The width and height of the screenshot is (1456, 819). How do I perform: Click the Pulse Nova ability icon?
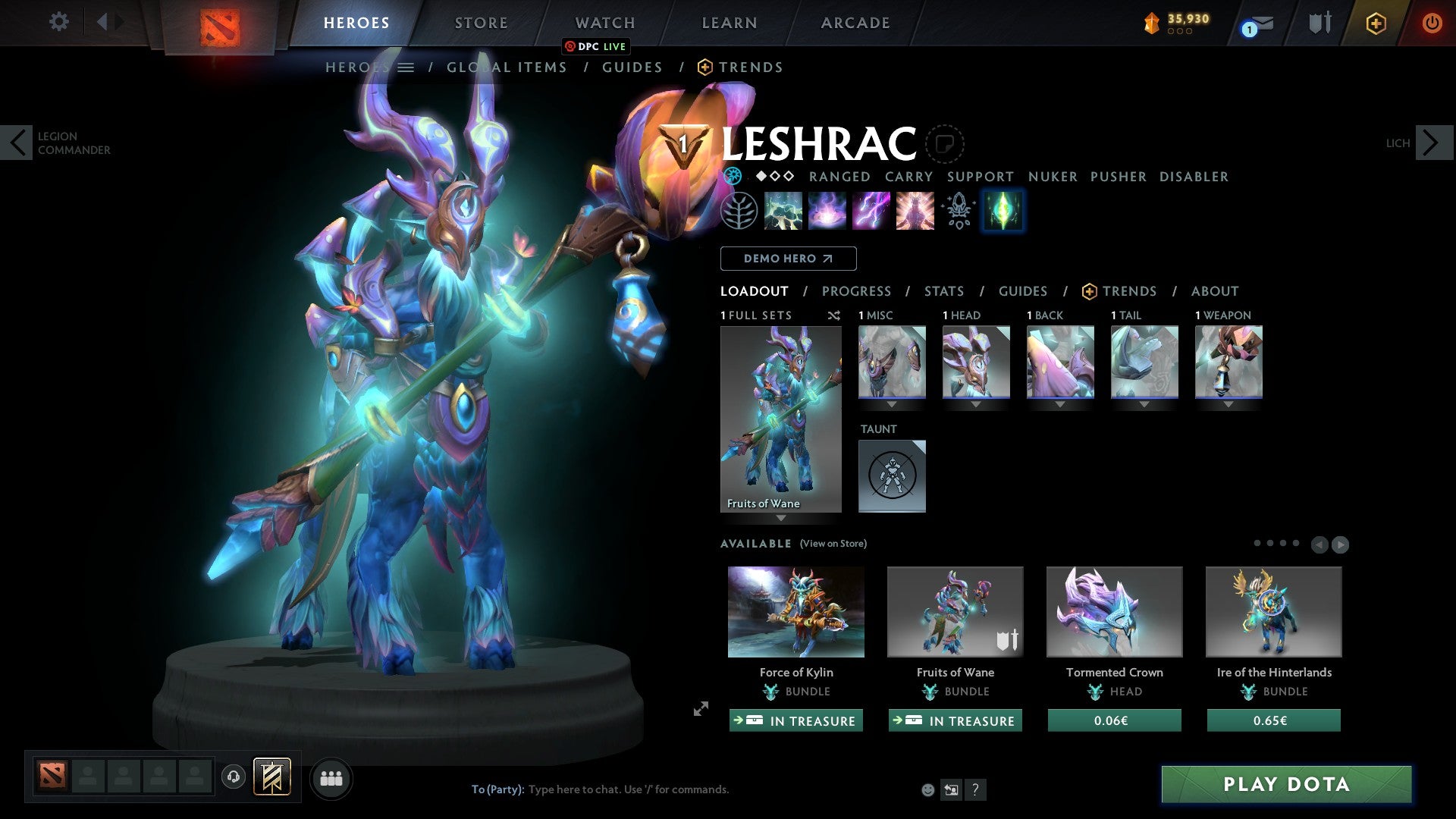(913, 211)
